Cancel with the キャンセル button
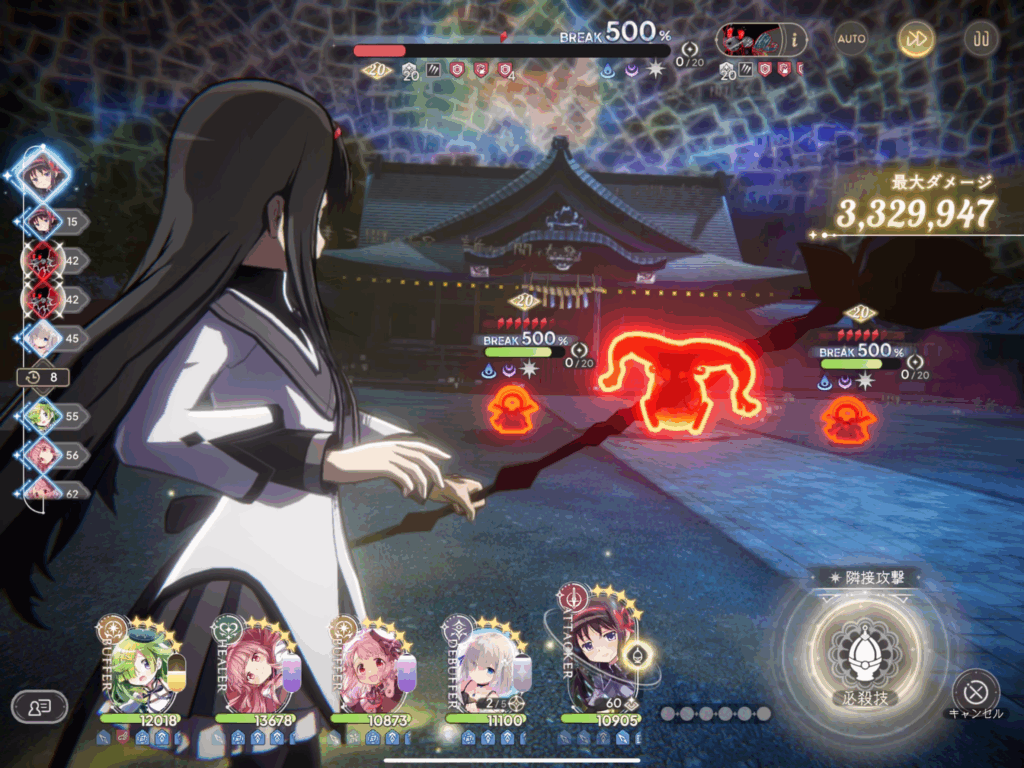The height and width of the screenshot is (768, 1024). 975,691
